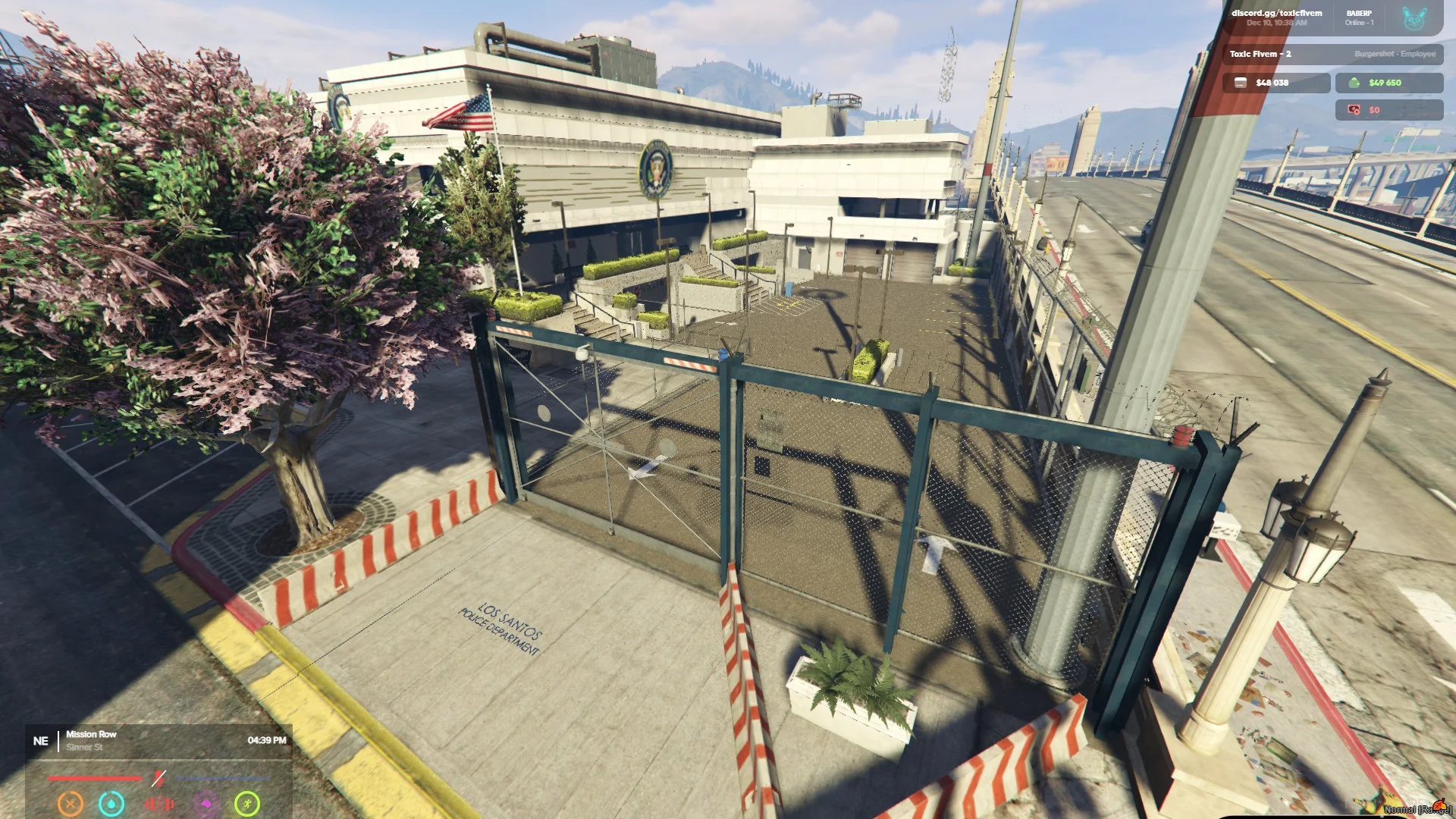The image size is (1456, 819).
Task: Select the green wallet cash panel
Action: tap(1389, 83)
